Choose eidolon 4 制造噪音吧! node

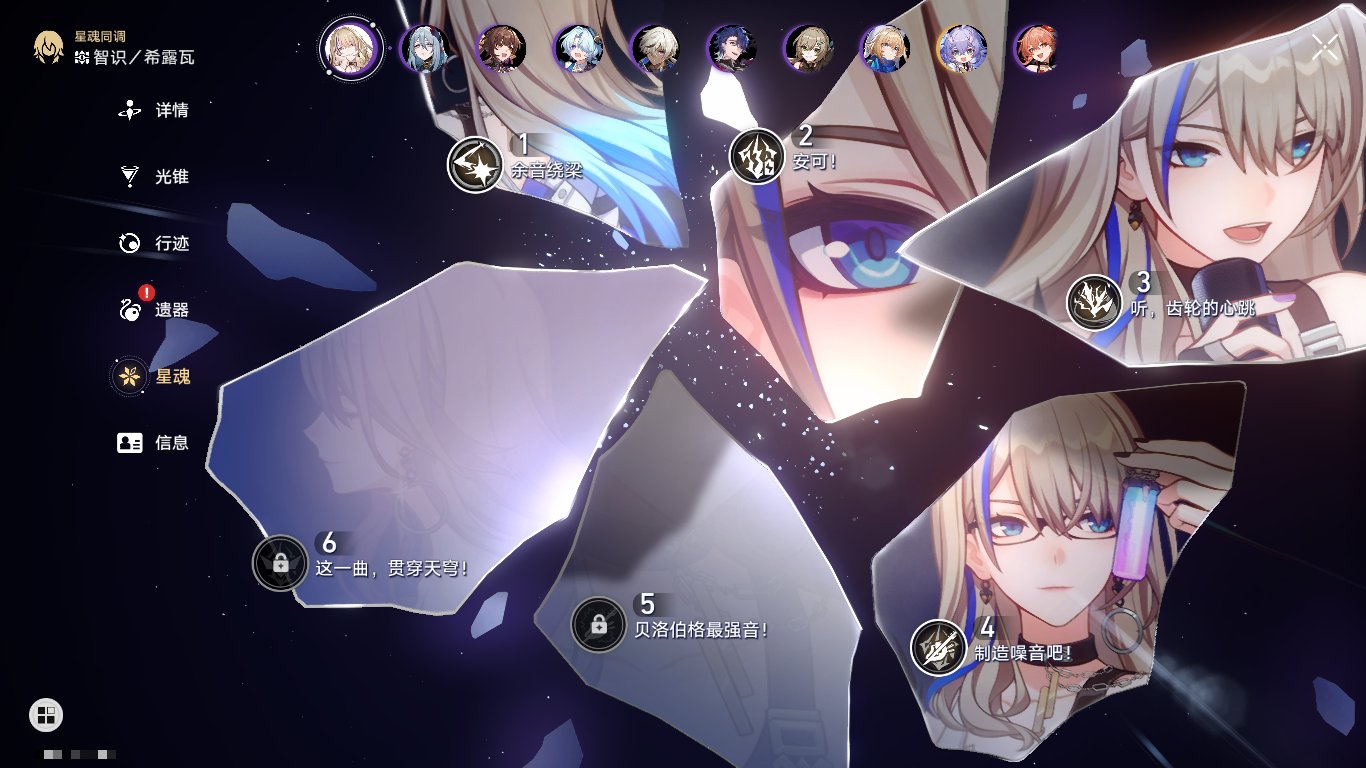[938, 647]
